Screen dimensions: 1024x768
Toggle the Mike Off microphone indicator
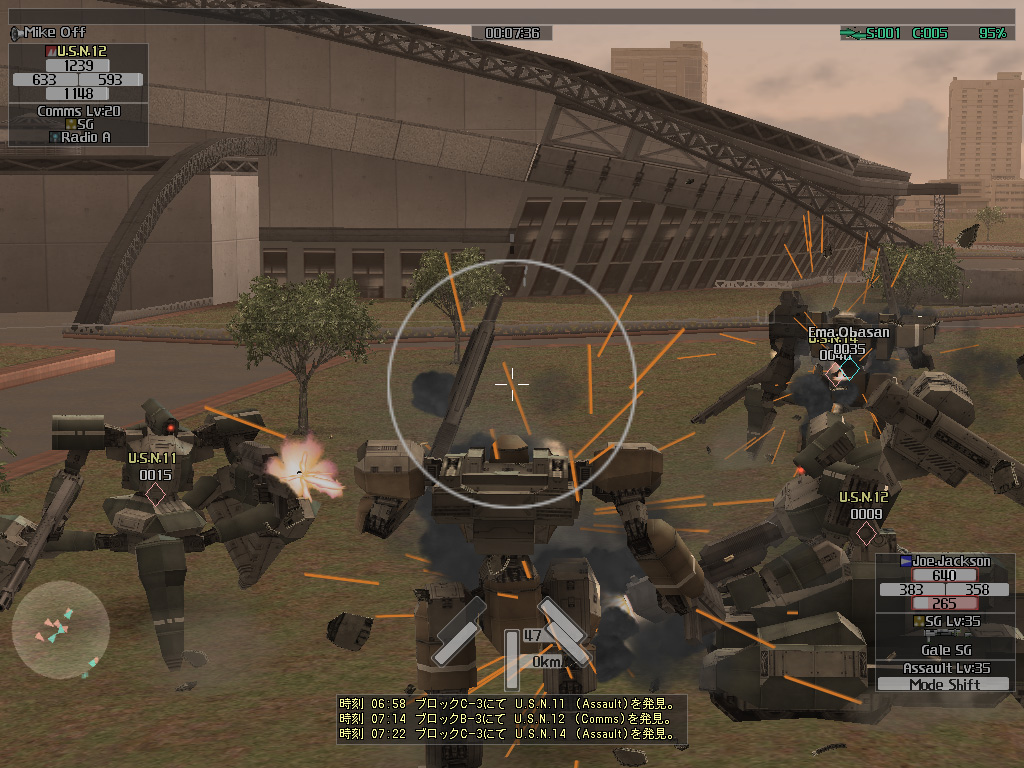pos(48,33)
